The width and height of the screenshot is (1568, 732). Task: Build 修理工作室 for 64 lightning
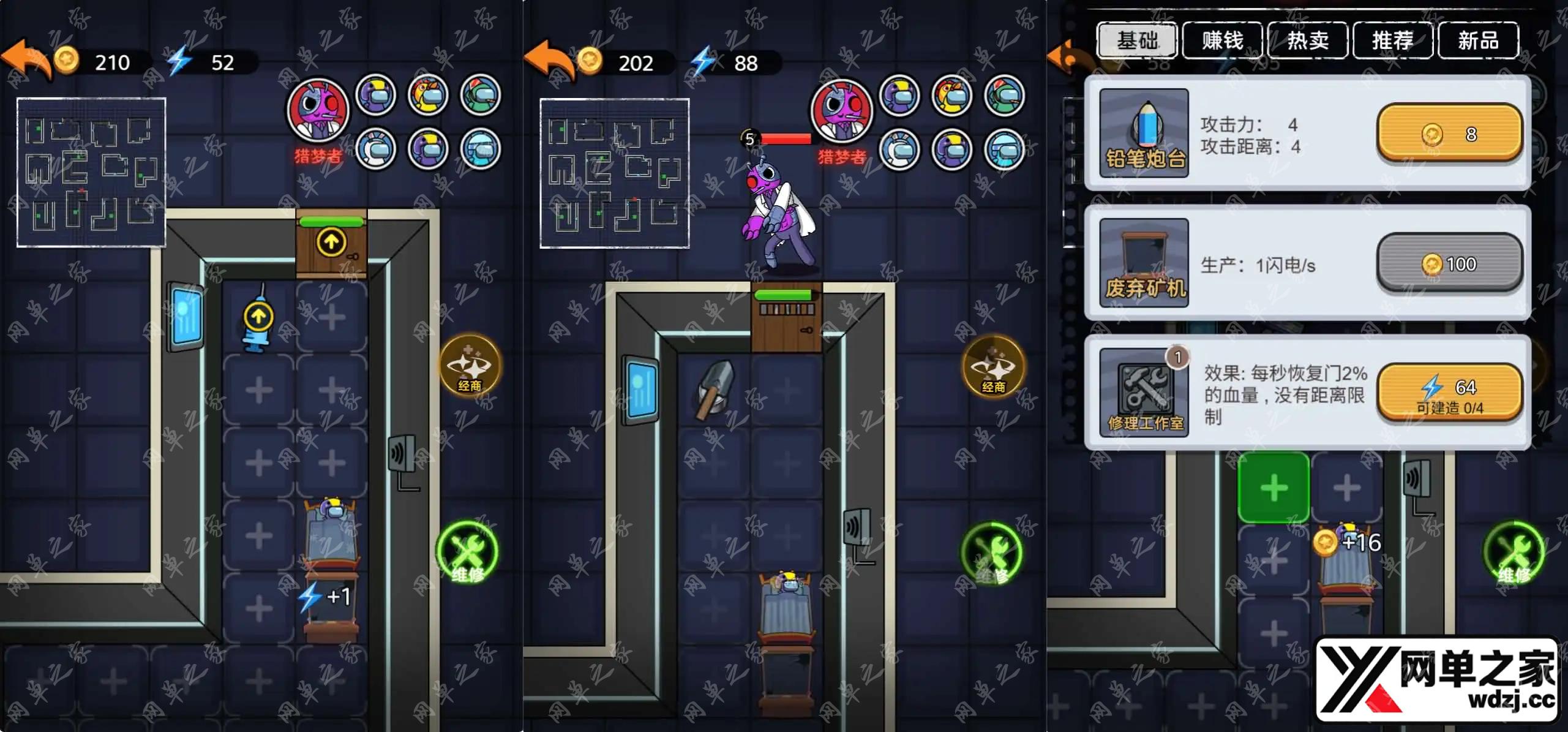(1449, 393)
